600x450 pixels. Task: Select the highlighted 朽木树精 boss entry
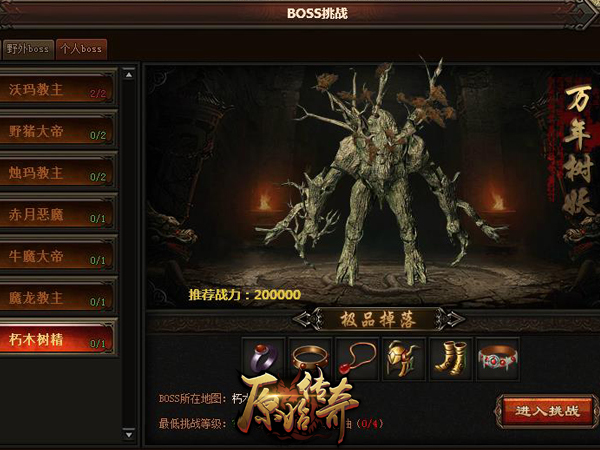coord(58,339)
